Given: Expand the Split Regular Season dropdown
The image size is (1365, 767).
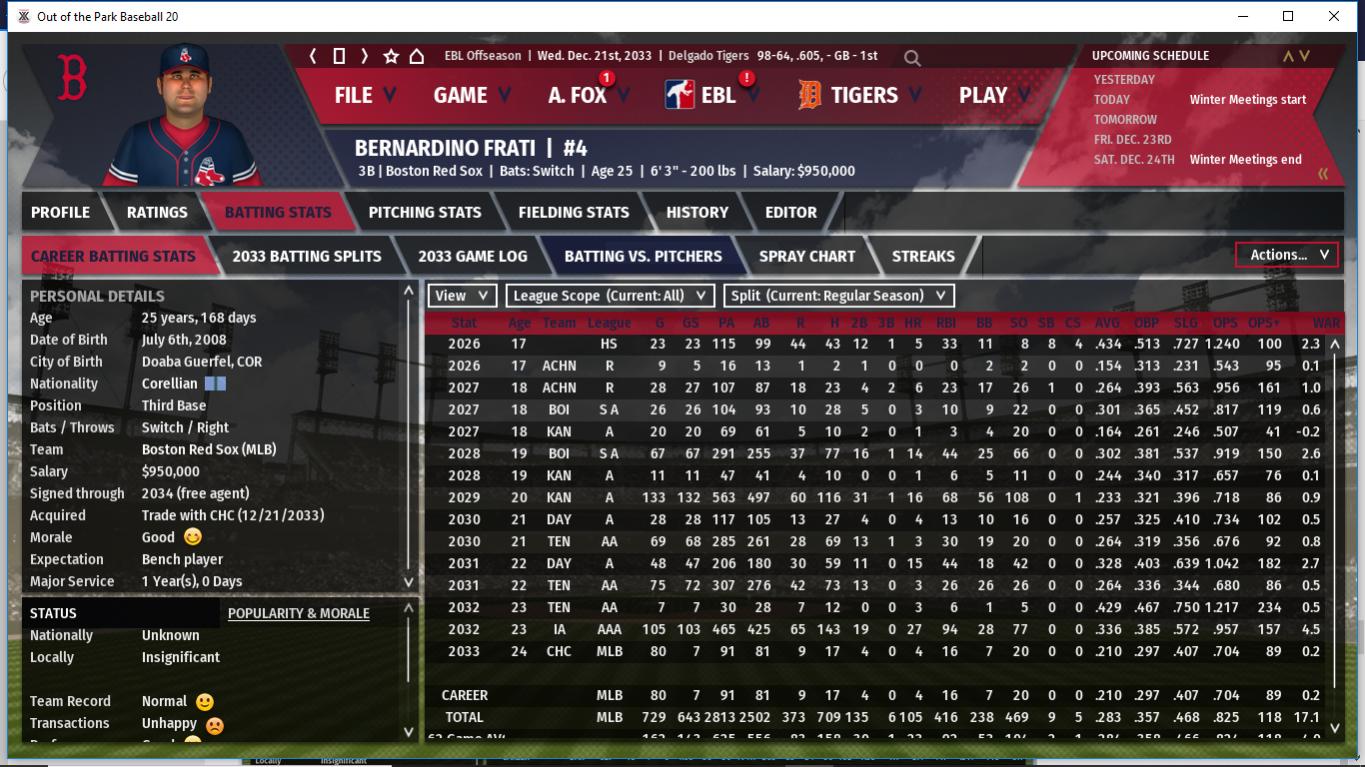Looking at the screenshot, I should click(839, 296).
